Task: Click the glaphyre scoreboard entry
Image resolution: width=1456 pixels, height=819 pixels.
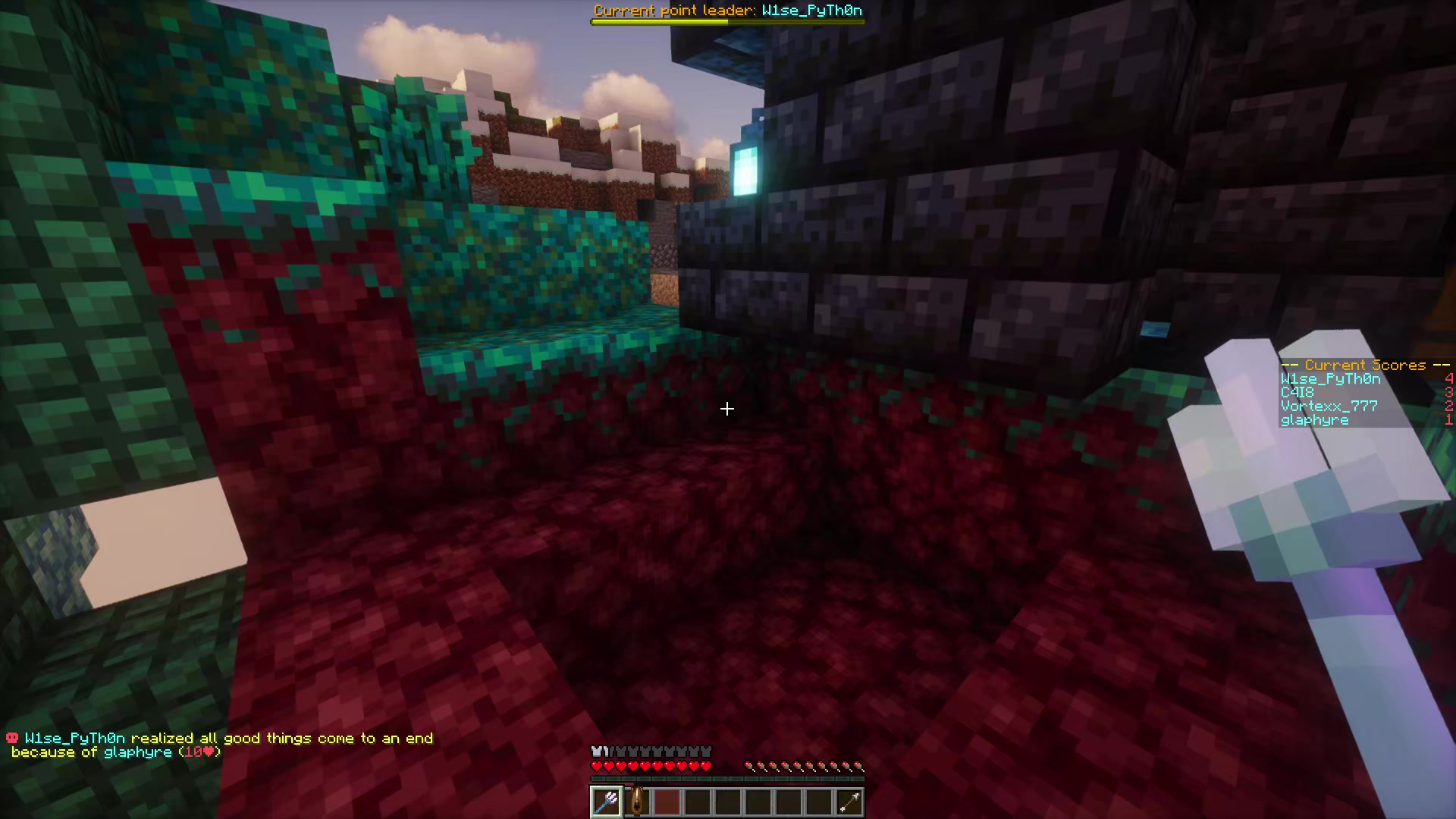Action: [1314, 419]
